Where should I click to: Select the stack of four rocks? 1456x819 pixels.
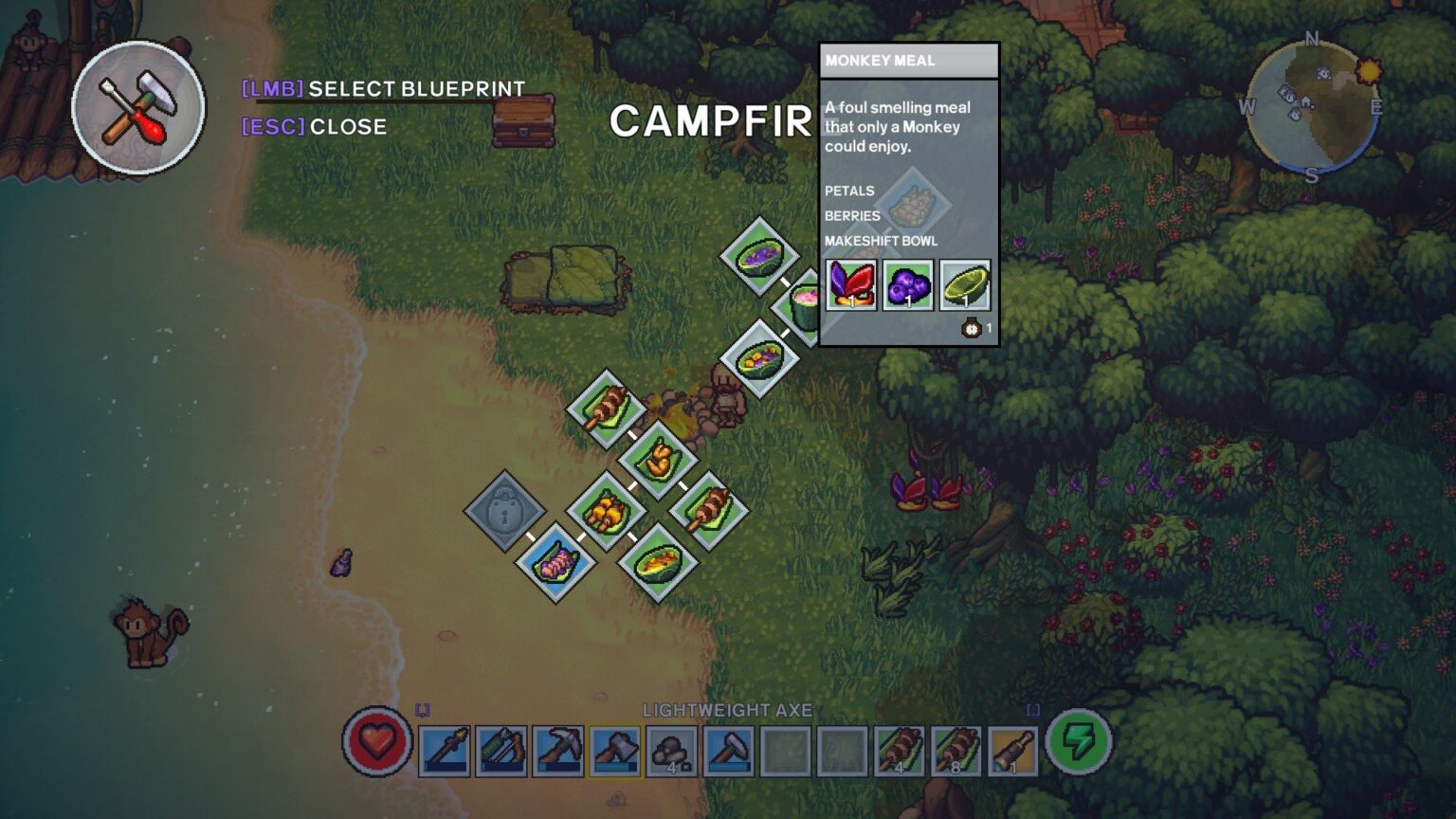coord(672,751)
